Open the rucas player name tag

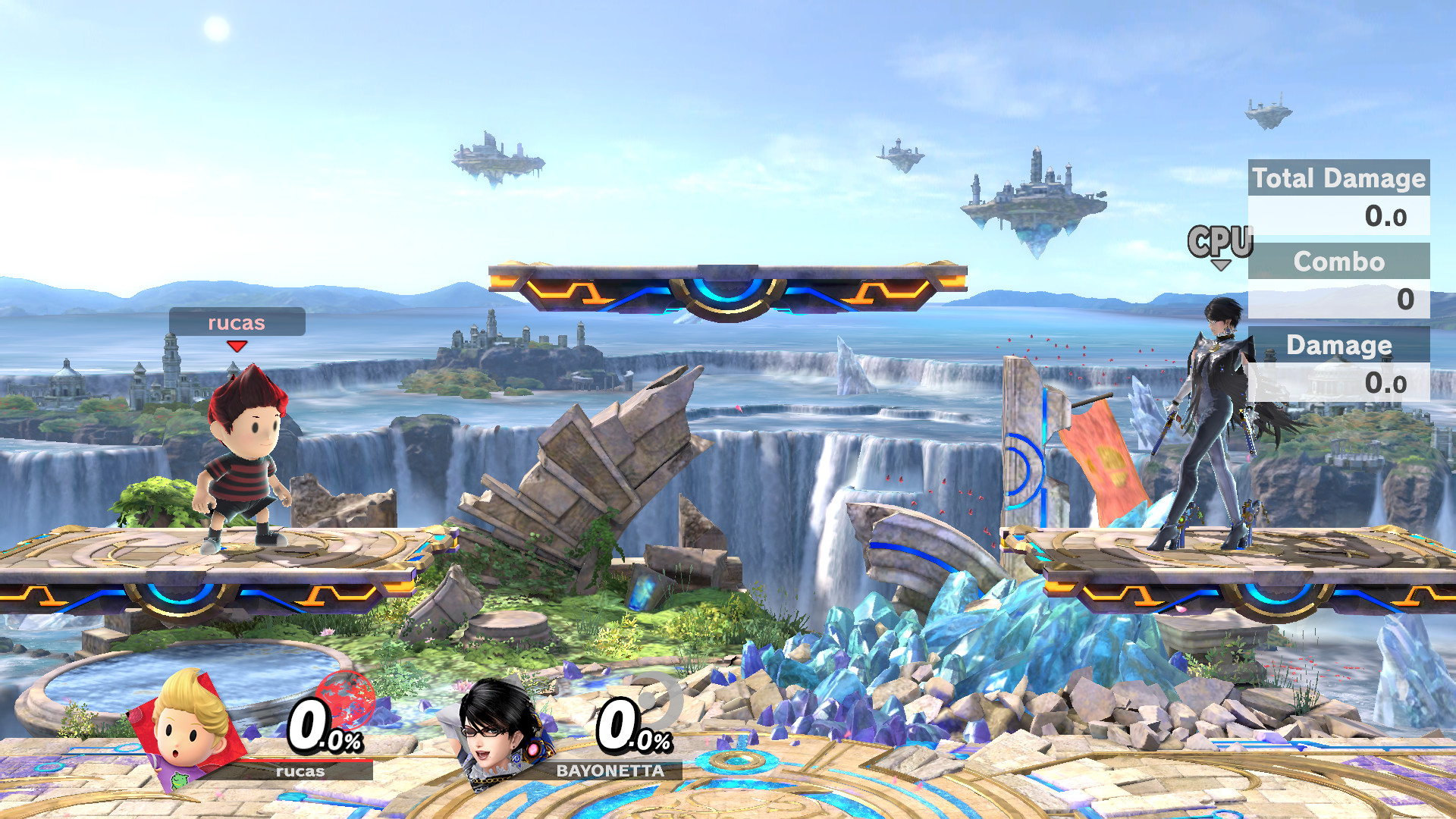coord(236,324)
